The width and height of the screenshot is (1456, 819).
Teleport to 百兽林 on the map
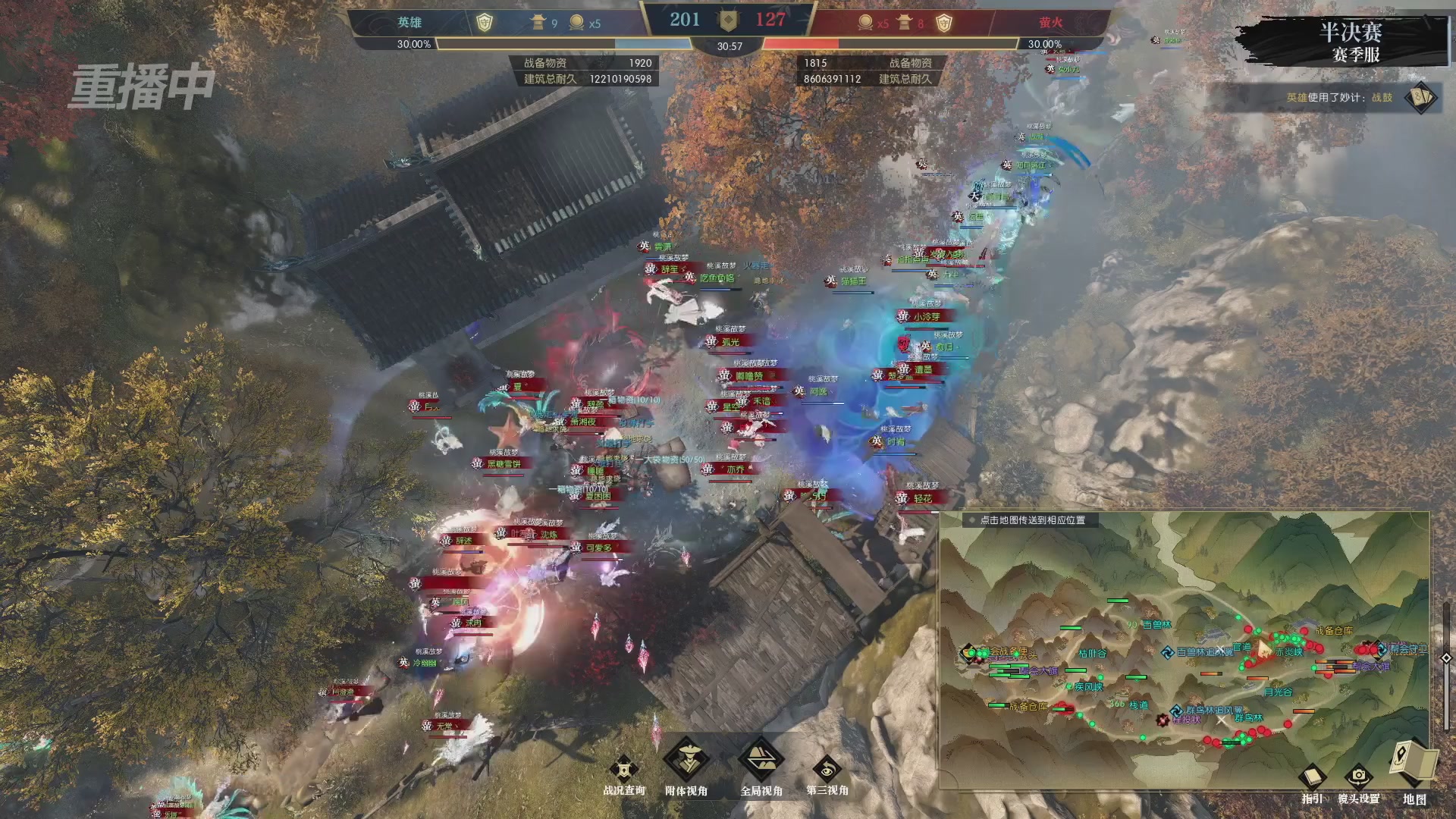click(x=1156, y=625)
